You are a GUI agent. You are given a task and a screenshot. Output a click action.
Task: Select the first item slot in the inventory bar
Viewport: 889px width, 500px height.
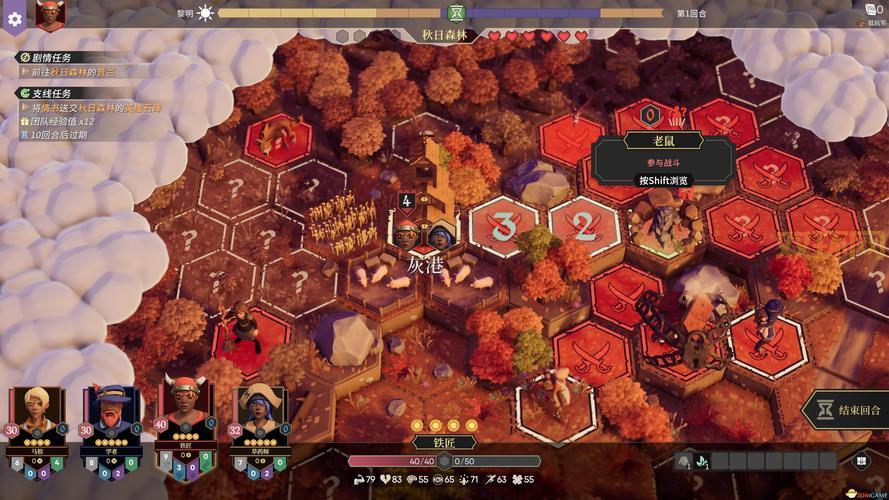684,461
